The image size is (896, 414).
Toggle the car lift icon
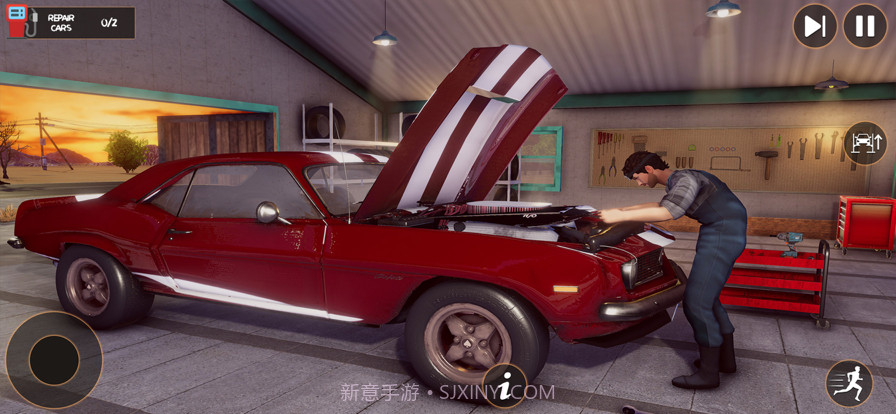[865, 143]
